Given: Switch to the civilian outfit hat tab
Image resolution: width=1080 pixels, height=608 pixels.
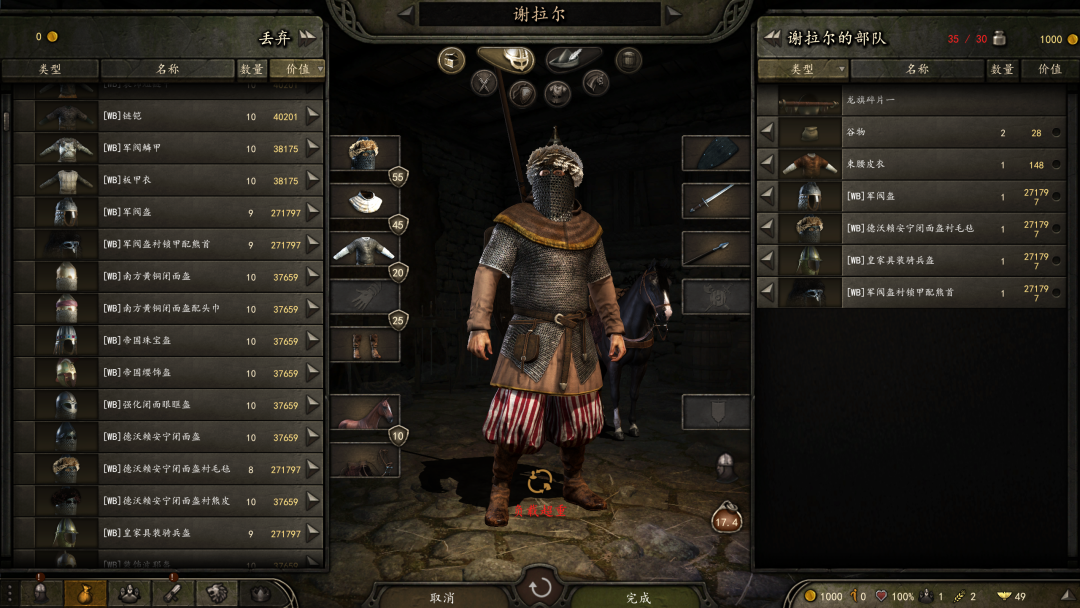Looking at the screenshot, I should click(573, 59).
